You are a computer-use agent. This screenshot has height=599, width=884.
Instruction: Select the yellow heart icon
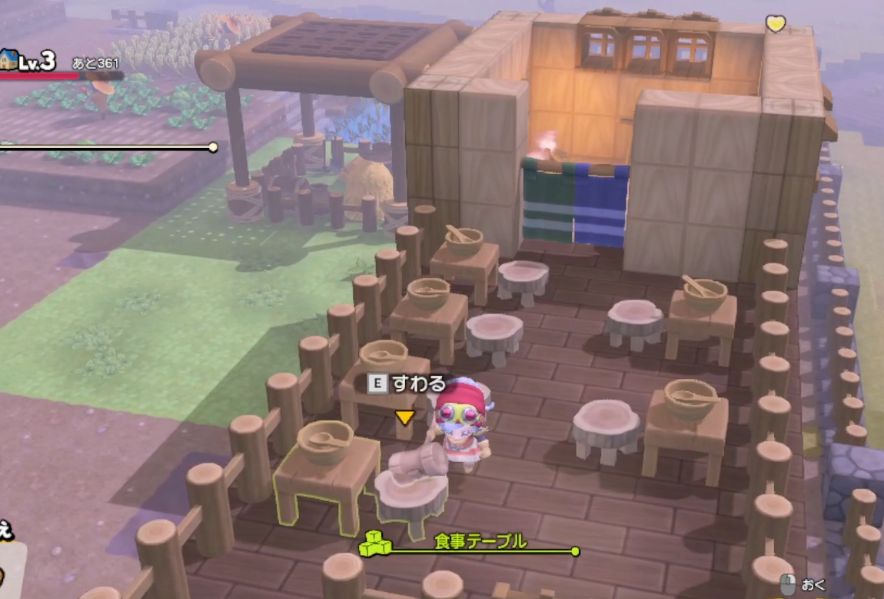tap(776, 22)
